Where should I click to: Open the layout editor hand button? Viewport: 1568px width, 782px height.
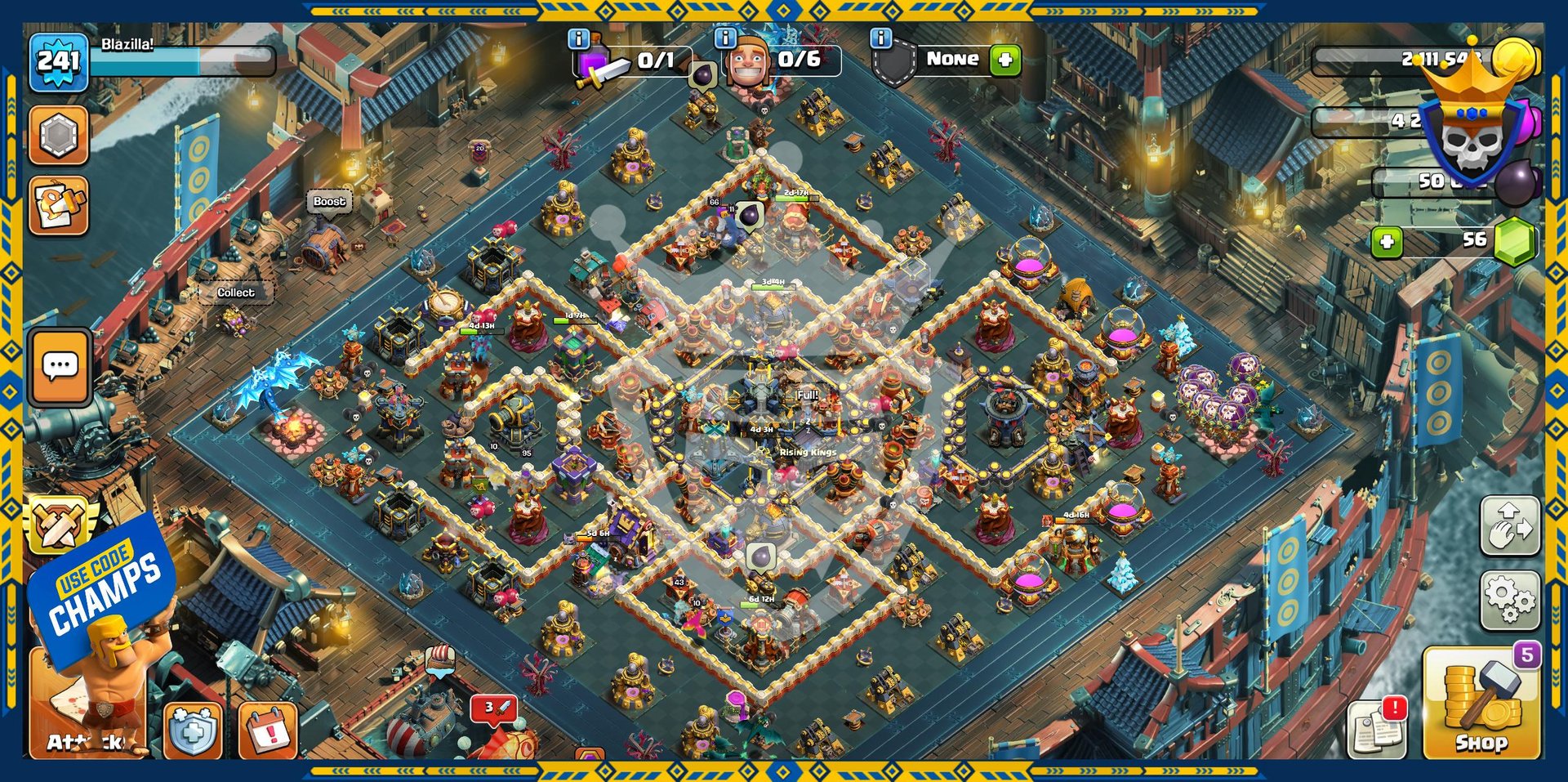click(x=1509, y=525)
